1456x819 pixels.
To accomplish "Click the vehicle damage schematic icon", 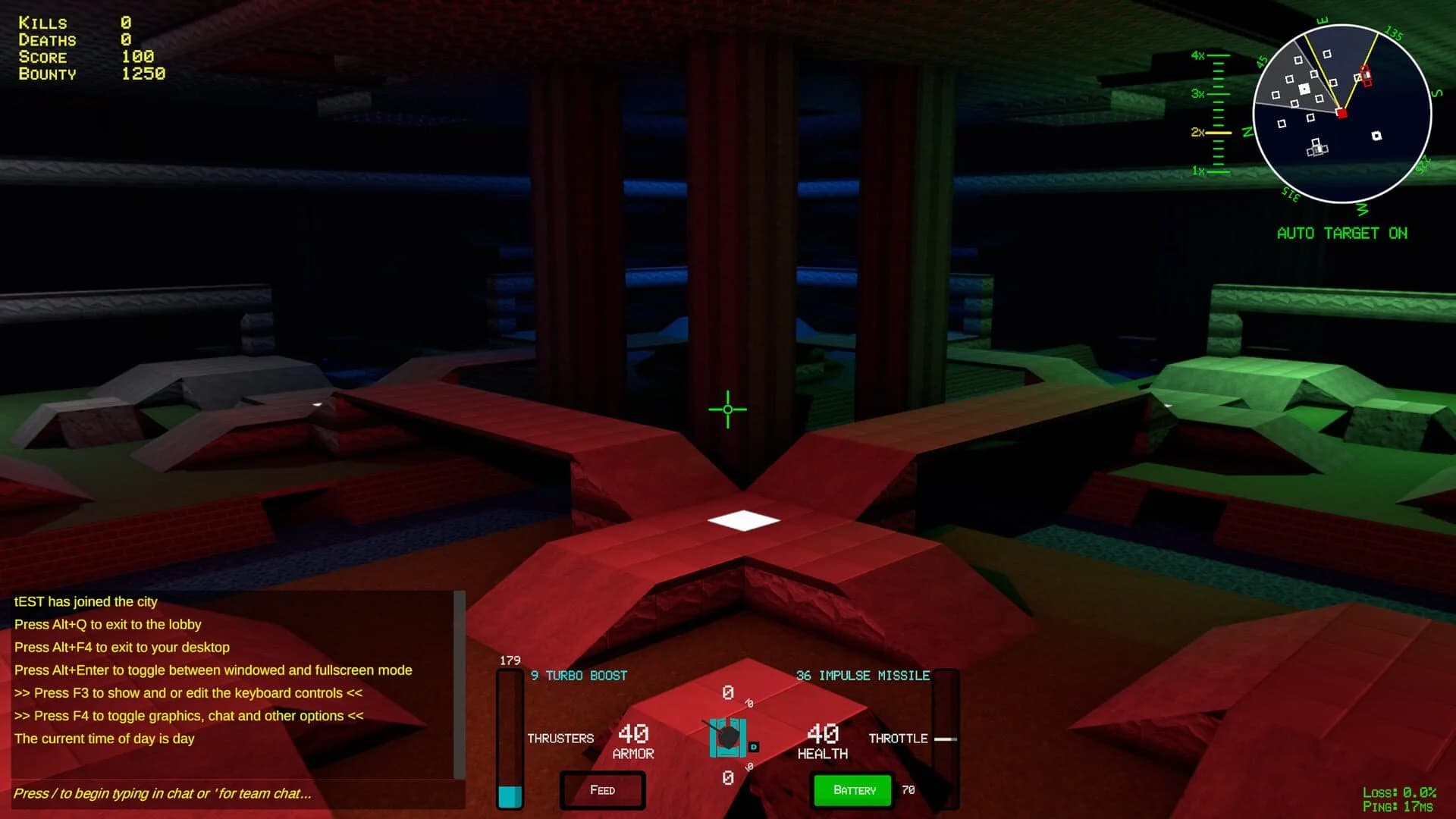I will coord(728,737).
